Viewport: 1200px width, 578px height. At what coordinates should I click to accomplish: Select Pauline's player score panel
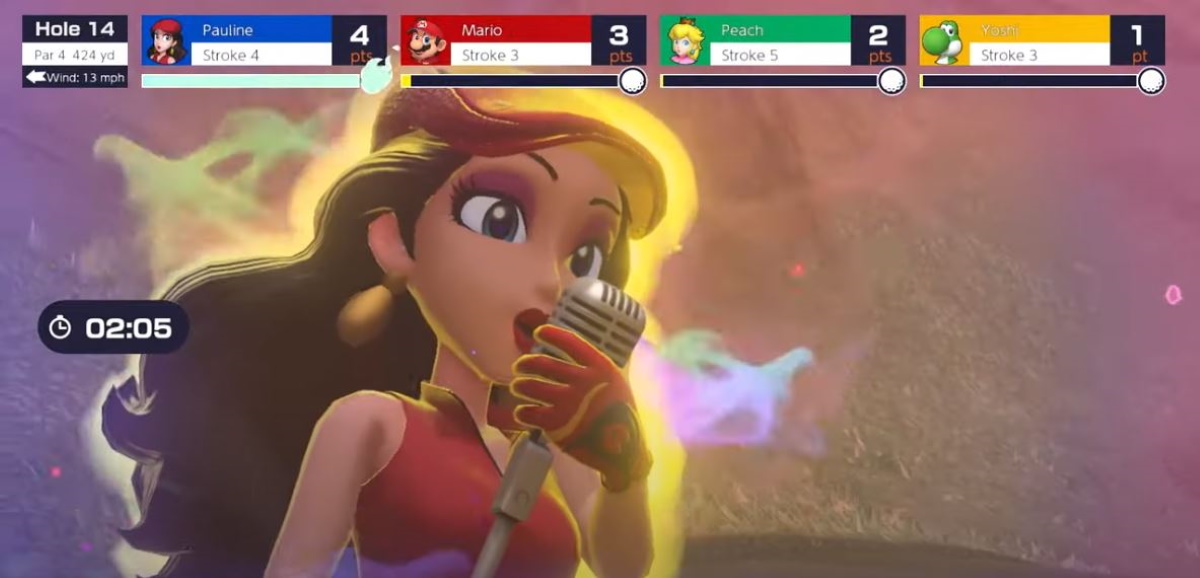[x=264, y=42]
